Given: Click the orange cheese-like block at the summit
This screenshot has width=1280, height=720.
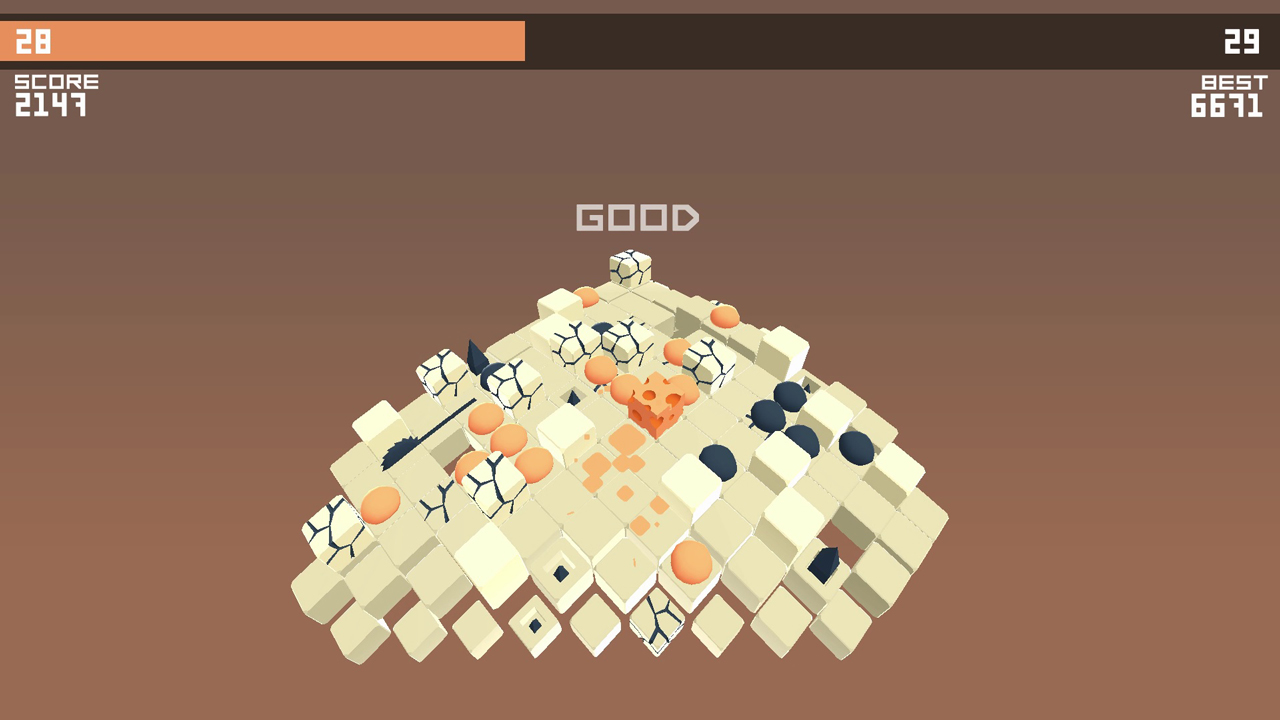Looking at the screenshot, I should [x=655, y=405].
